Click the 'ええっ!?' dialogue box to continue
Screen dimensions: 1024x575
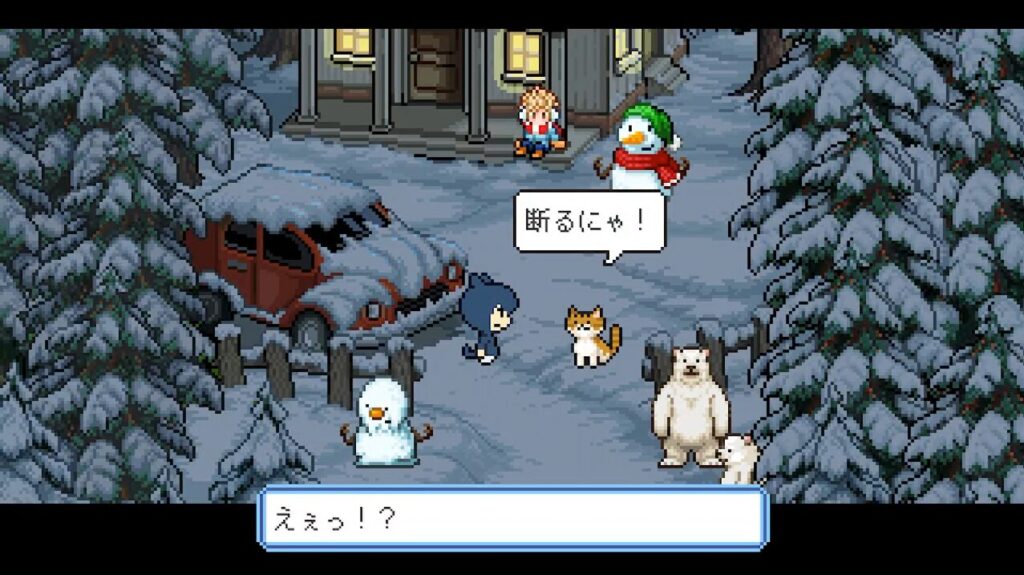pos(512,518)
